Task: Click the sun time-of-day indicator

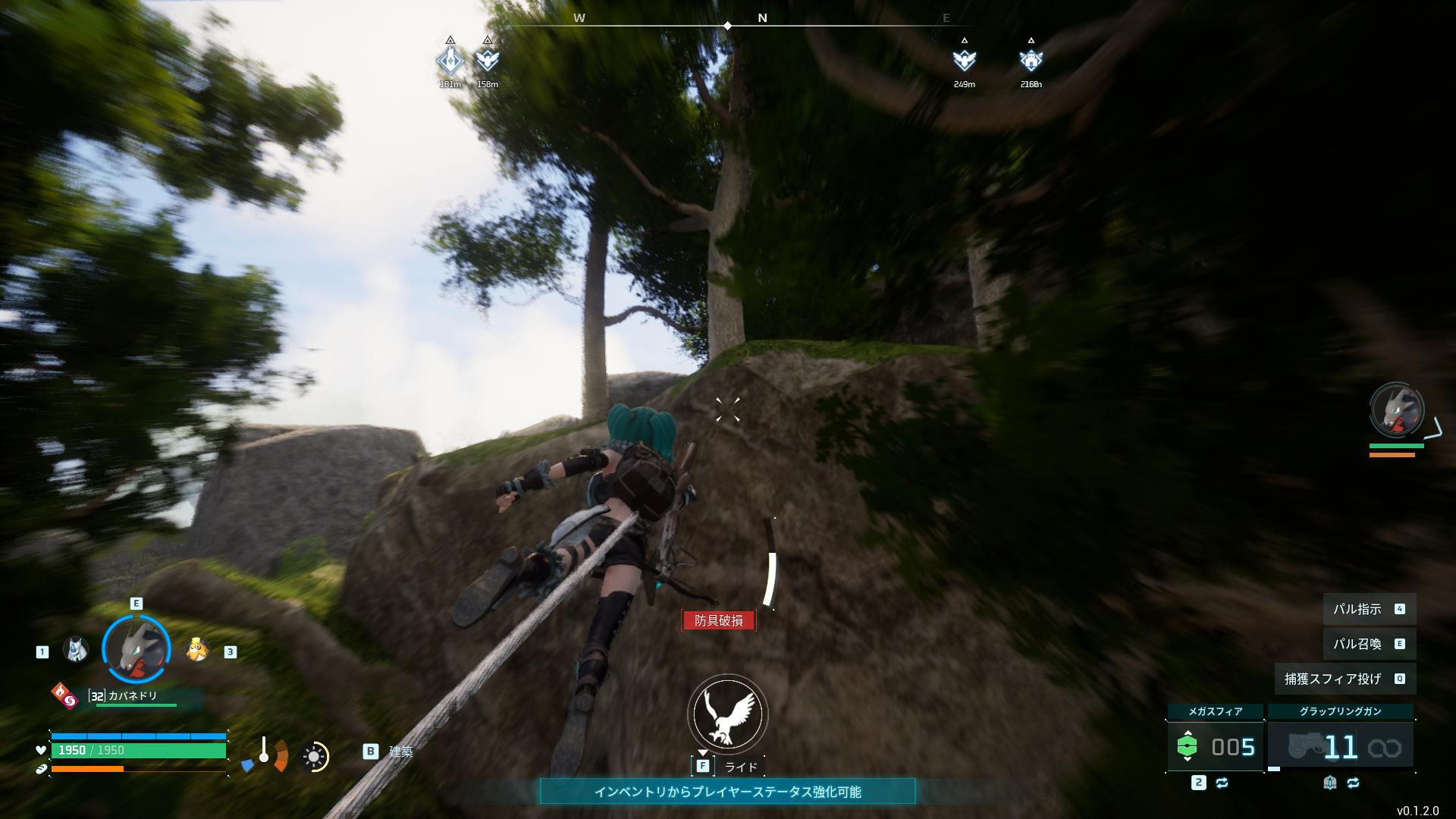Action: [314, 756]
